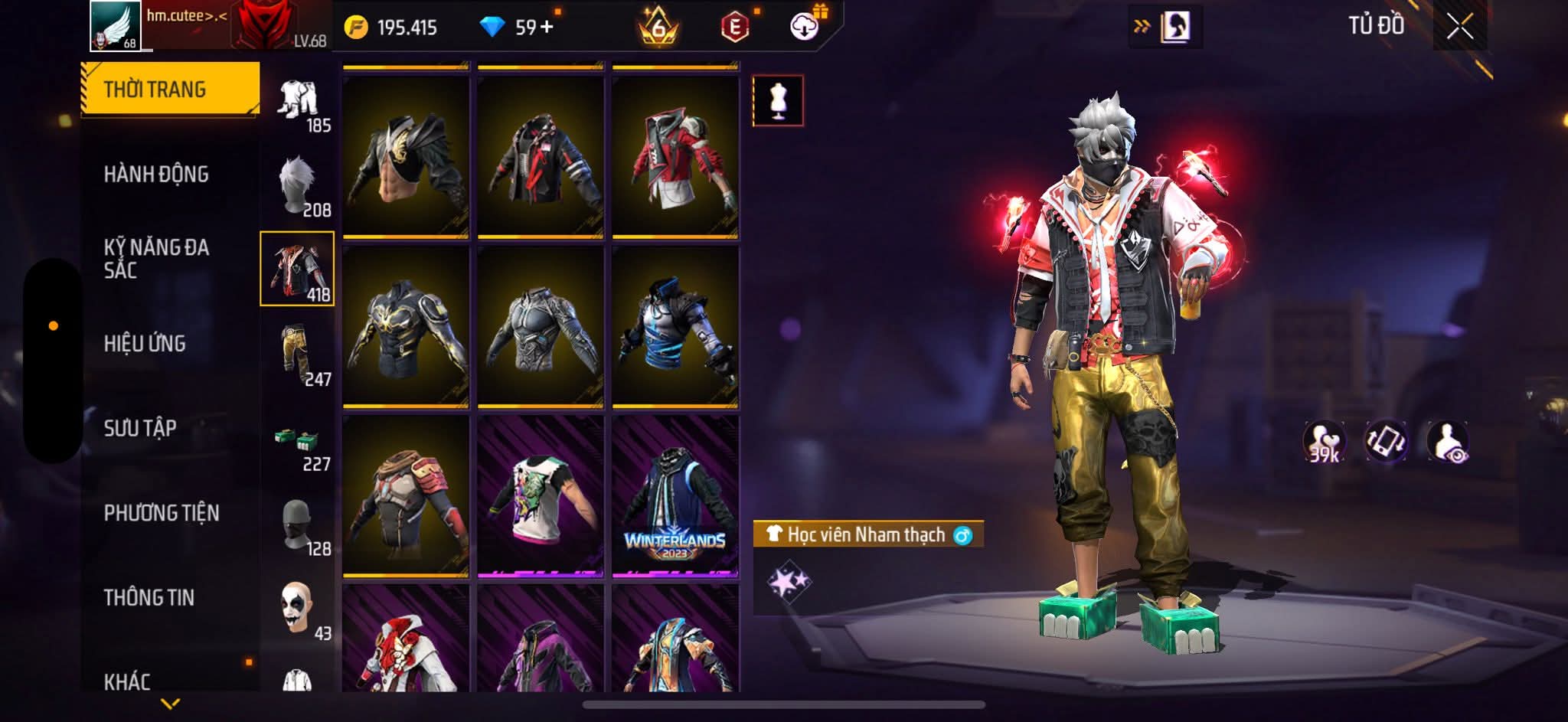1568x722 pixels.
Task: Show the hair category with 208 items
Action: coord(298,186)
